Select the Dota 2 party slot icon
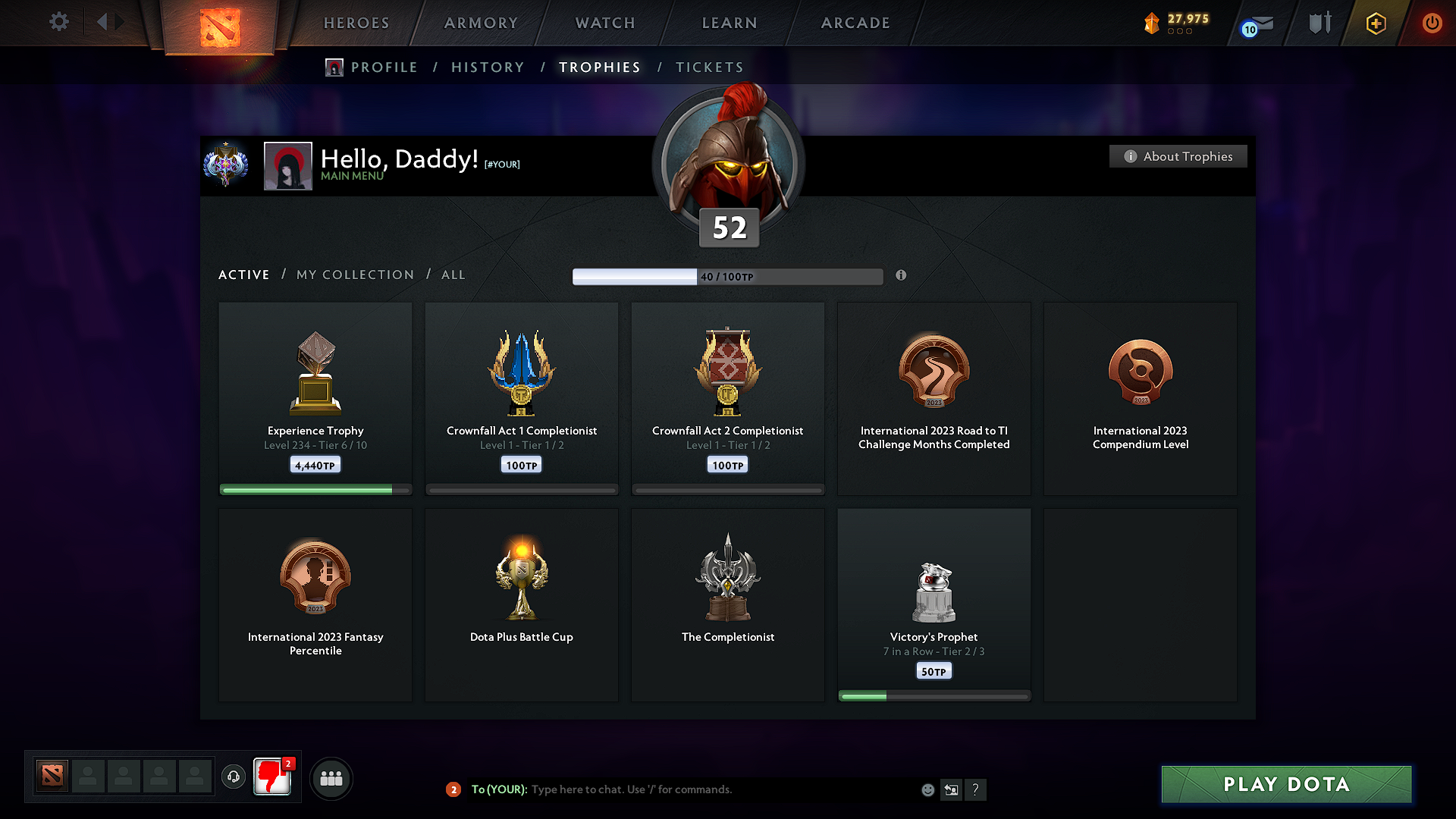The height and width of the screenshot is (819, 1456). pos(51,776)
